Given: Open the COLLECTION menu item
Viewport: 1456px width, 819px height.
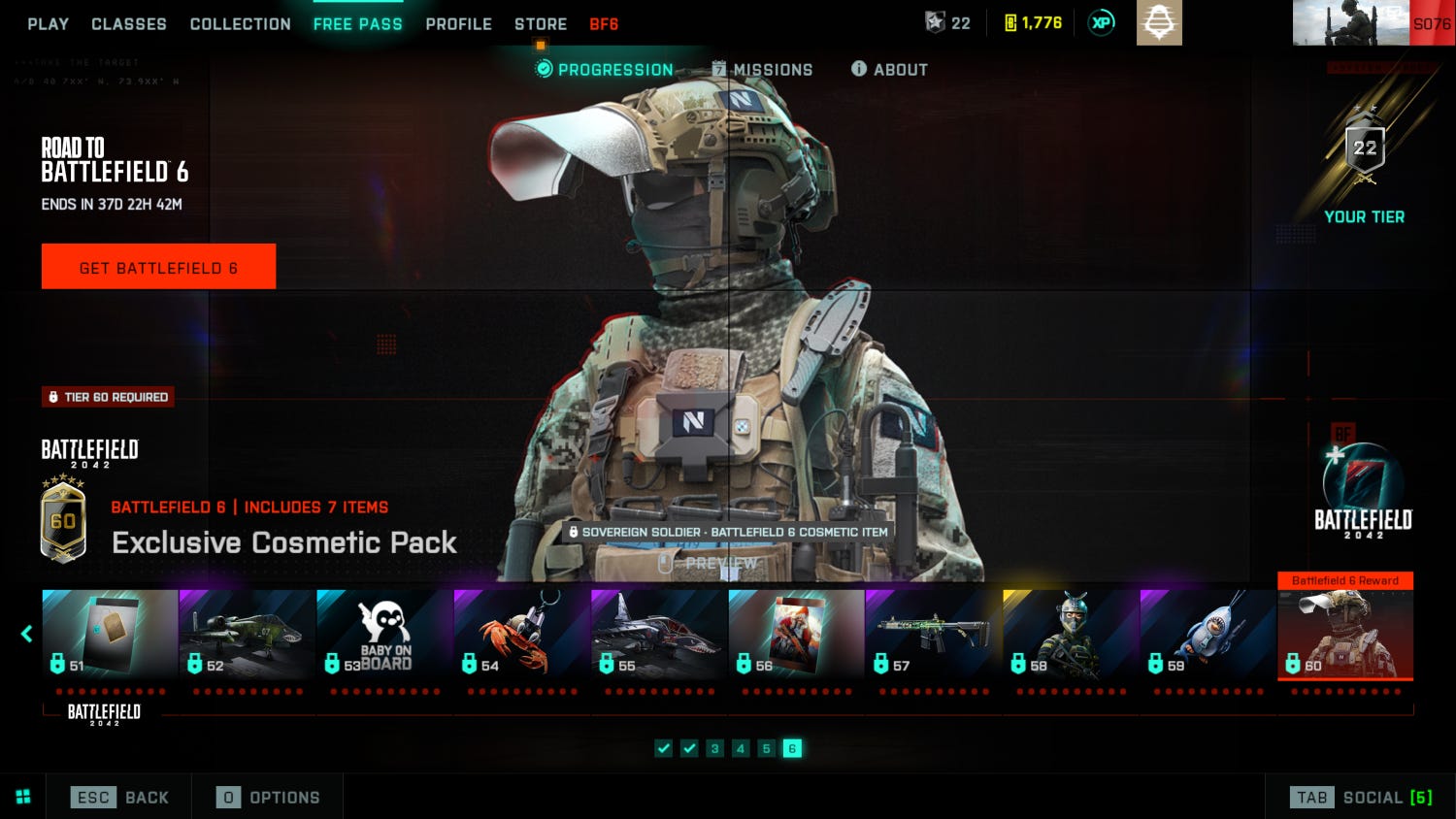Looking at the screenshot, I should tap(240, 23).
